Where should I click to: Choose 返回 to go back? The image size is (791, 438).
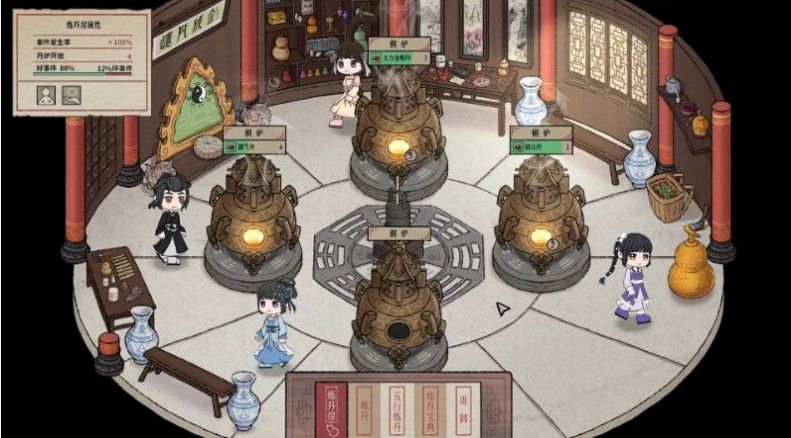tap(463, 406)
